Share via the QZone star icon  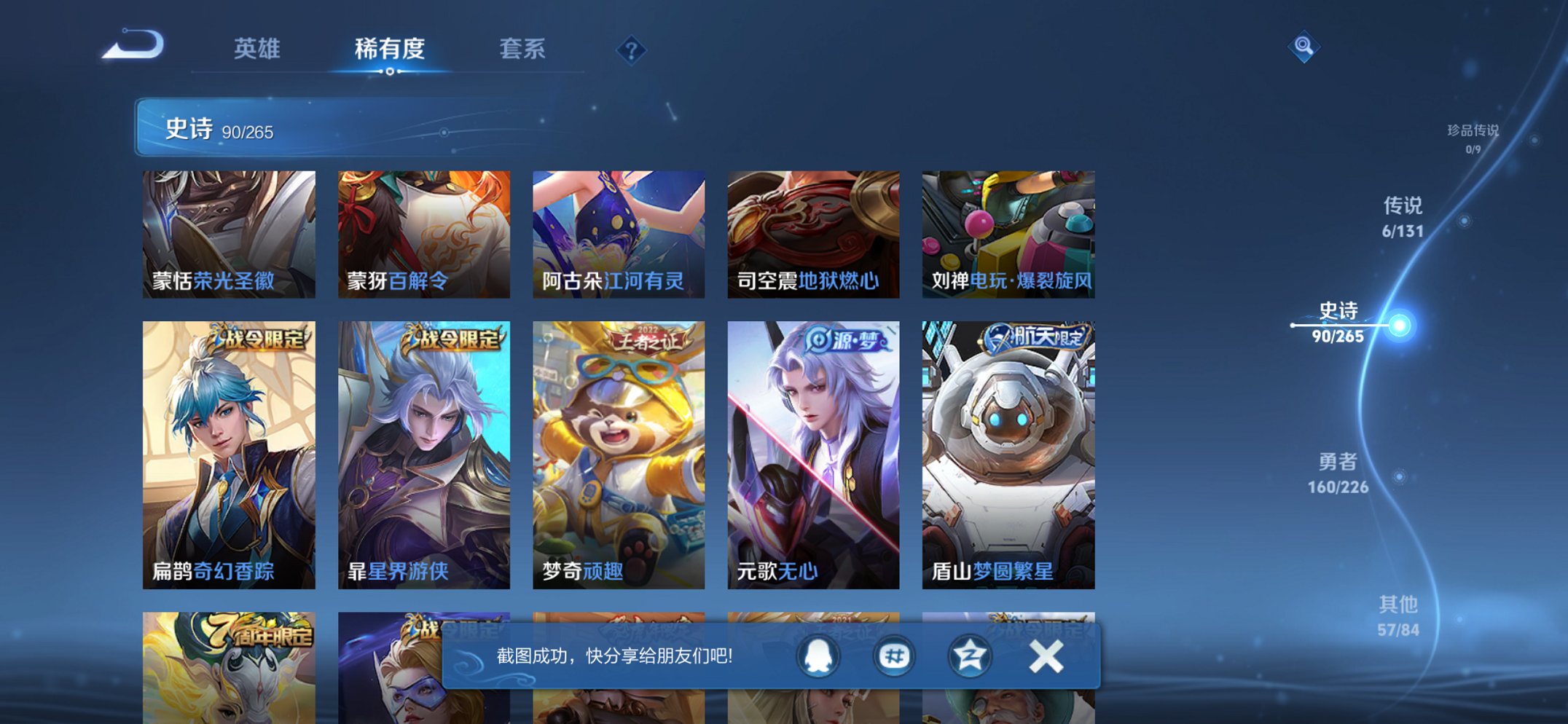pyautogui.click(x=969, y=656)
